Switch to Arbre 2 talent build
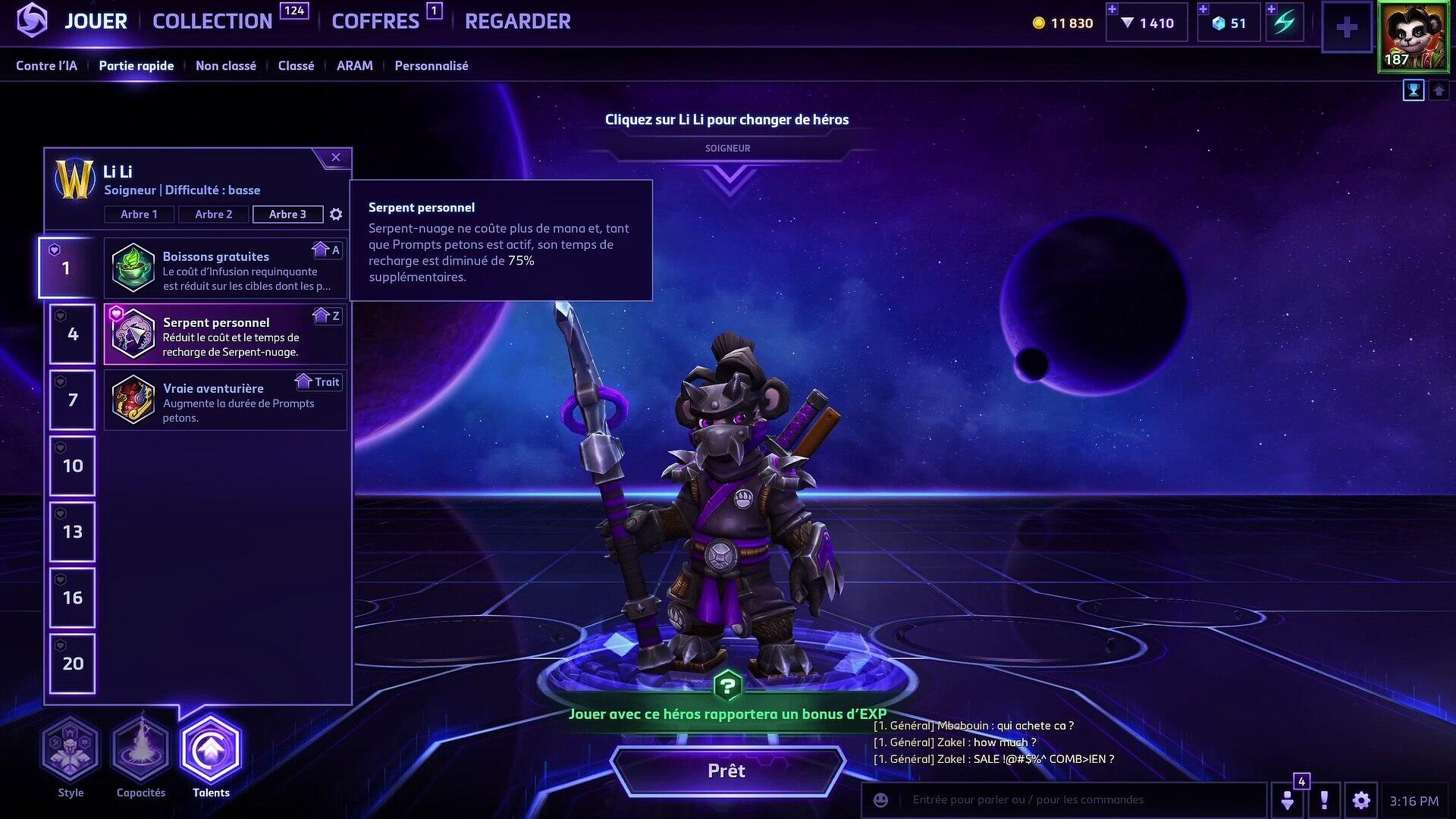Screen dimensions: 1456x819 coord(213,215)
